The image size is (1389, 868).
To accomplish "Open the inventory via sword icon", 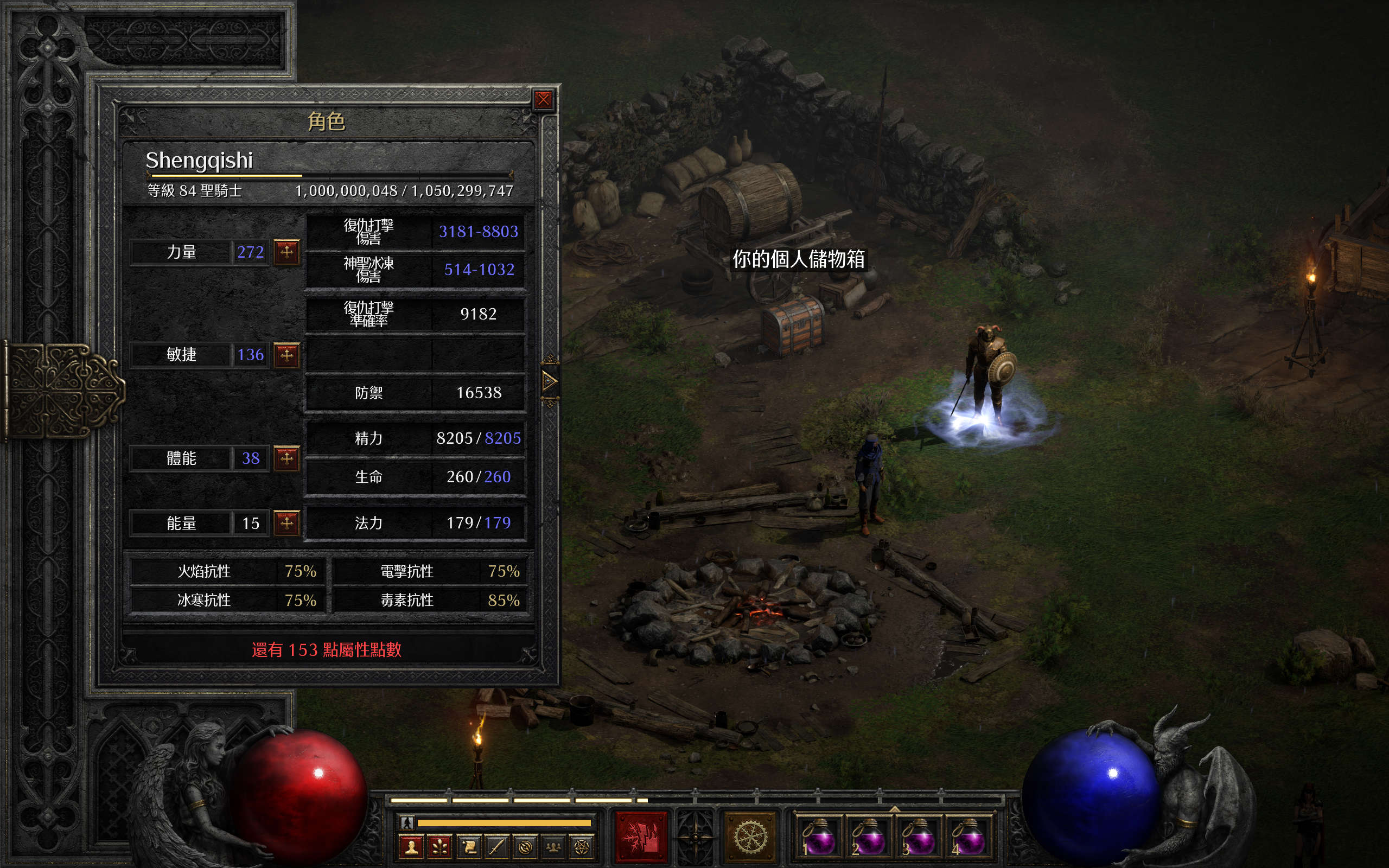I will pyautogui.click(x=496, y=847).
